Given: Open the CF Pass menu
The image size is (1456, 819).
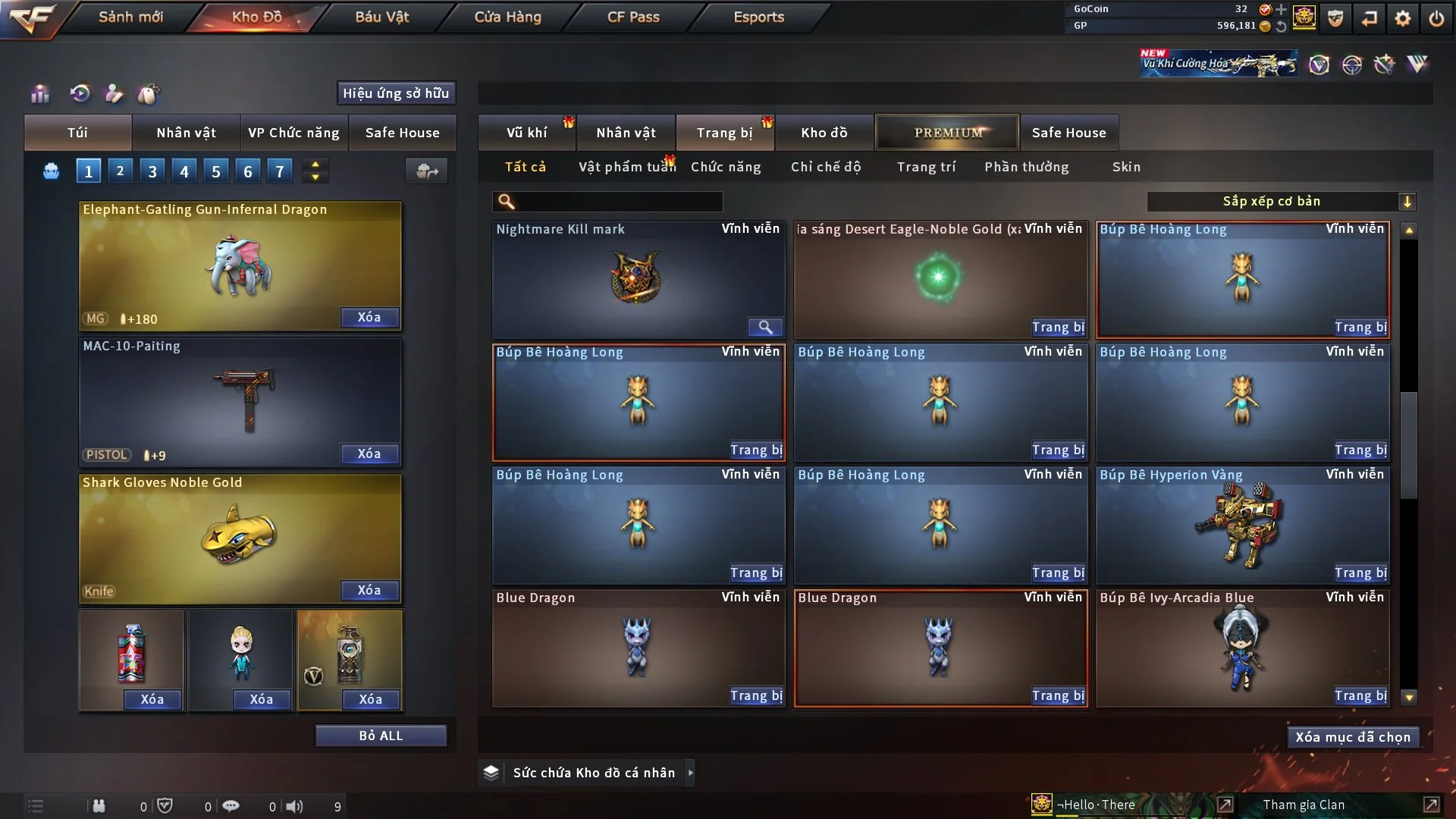Looking at the screenshot, I should point(633,17).
